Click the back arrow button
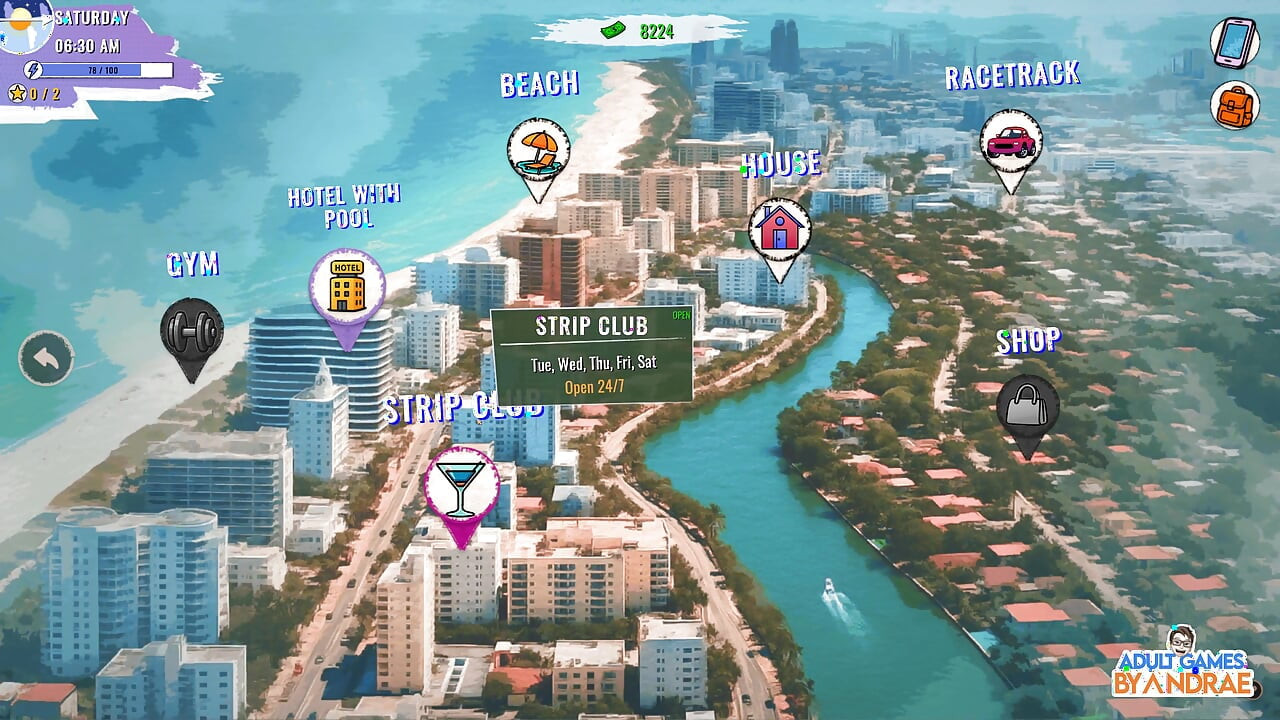 tap(46, 357)
